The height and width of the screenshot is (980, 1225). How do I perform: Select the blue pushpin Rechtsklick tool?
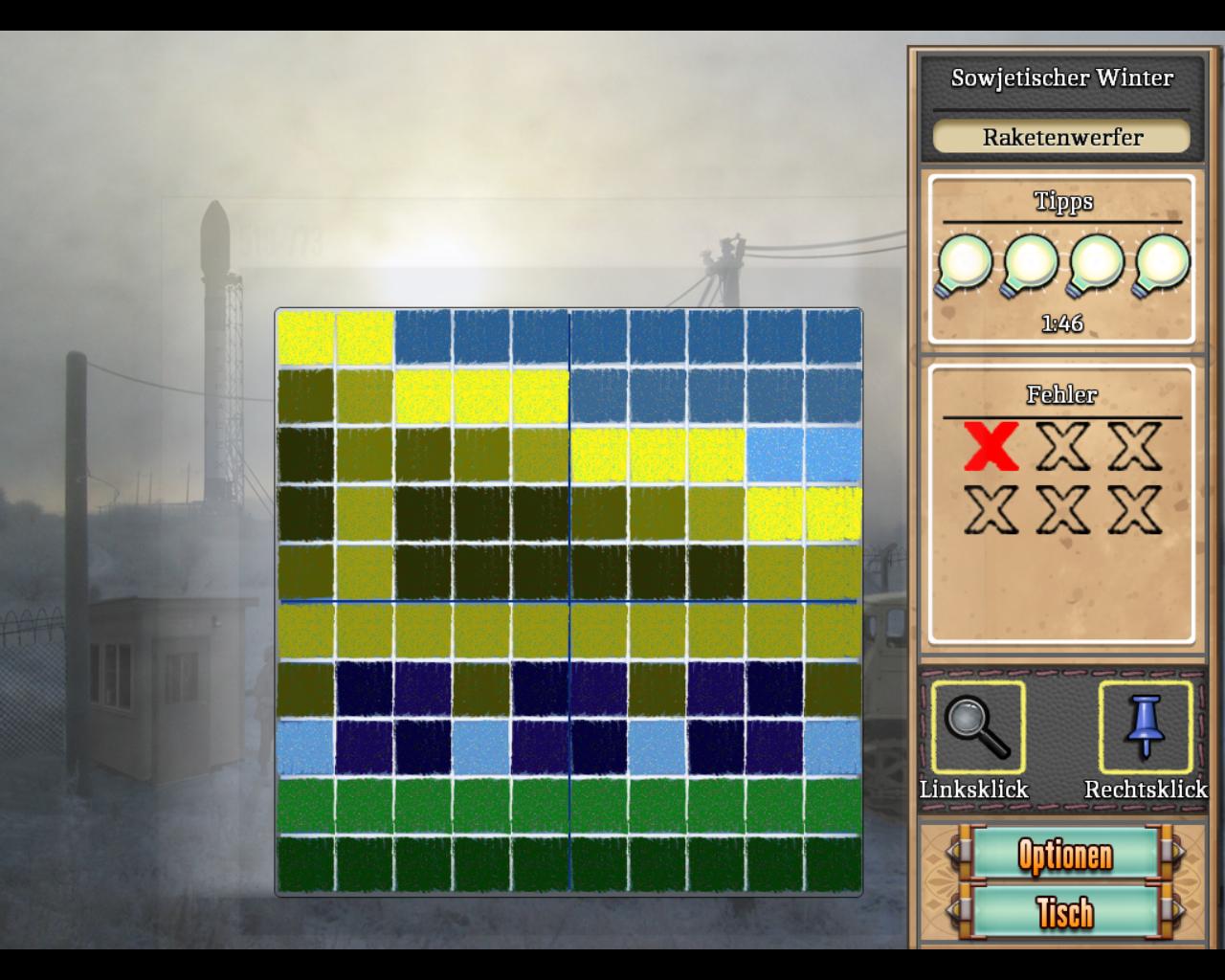(x=1145, y=727)
